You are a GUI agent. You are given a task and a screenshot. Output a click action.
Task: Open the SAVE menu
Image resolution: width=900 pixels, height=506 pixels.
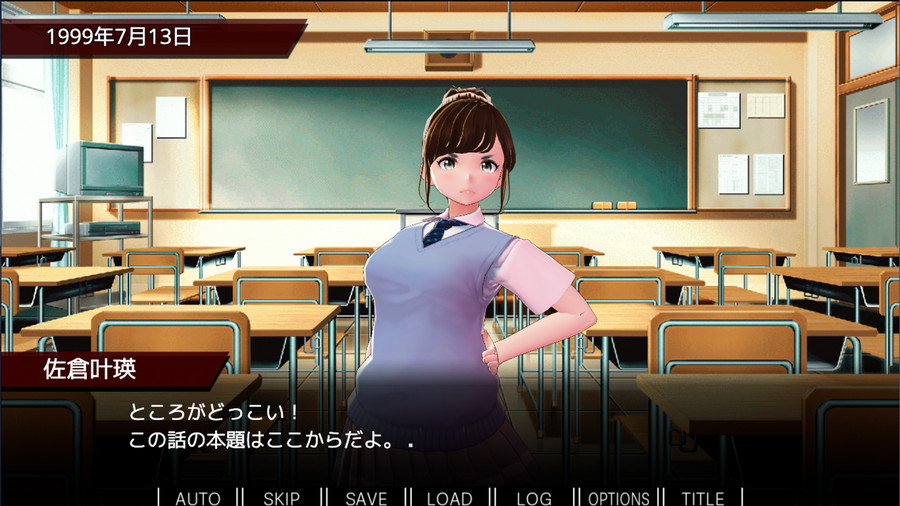(x=366, y=498)
